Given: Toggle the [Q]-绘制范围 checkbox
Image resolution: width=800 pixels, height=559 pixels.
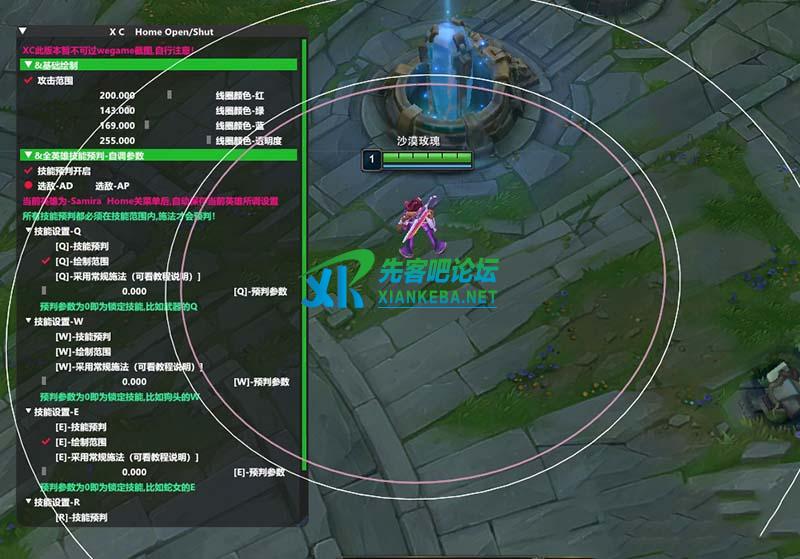Looking at the screenshot, I should [x=45, y=261].
